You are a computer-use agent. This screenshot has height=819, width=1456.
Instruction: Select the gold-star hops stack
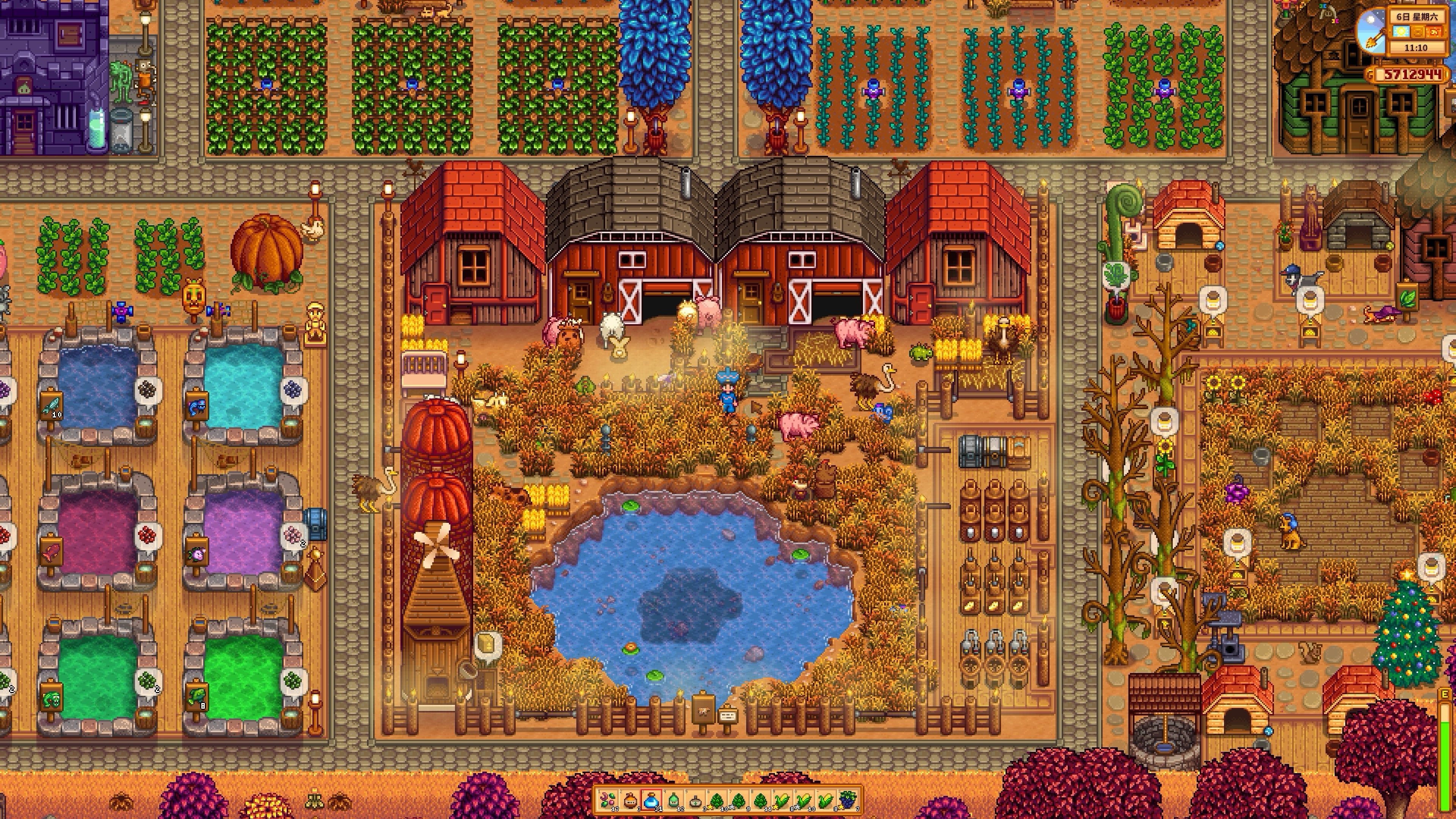(717, 801)
